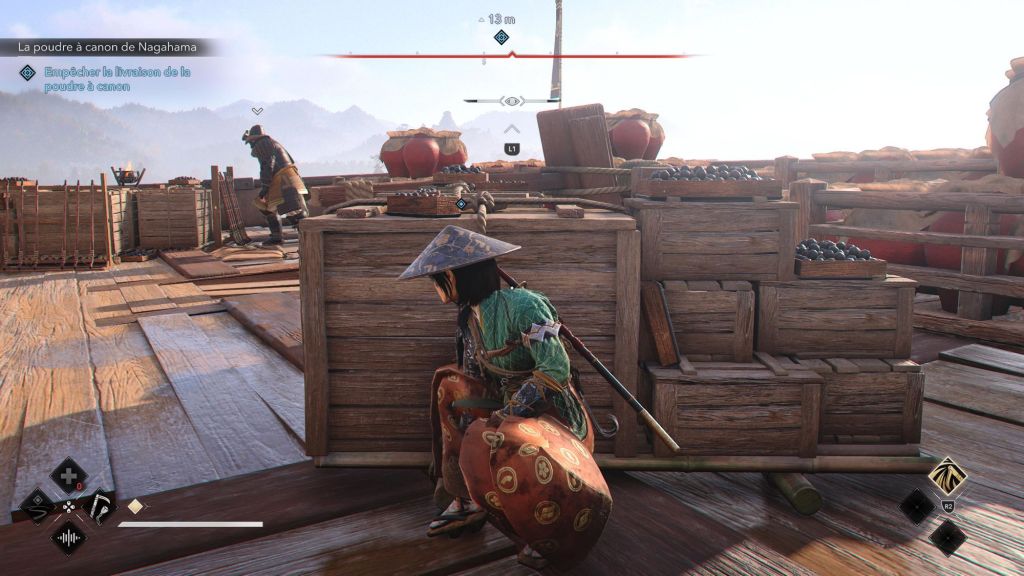Select the healing ration slot with red zero
This screenshot has width=1024, height=576.
[x=69, y=474]
